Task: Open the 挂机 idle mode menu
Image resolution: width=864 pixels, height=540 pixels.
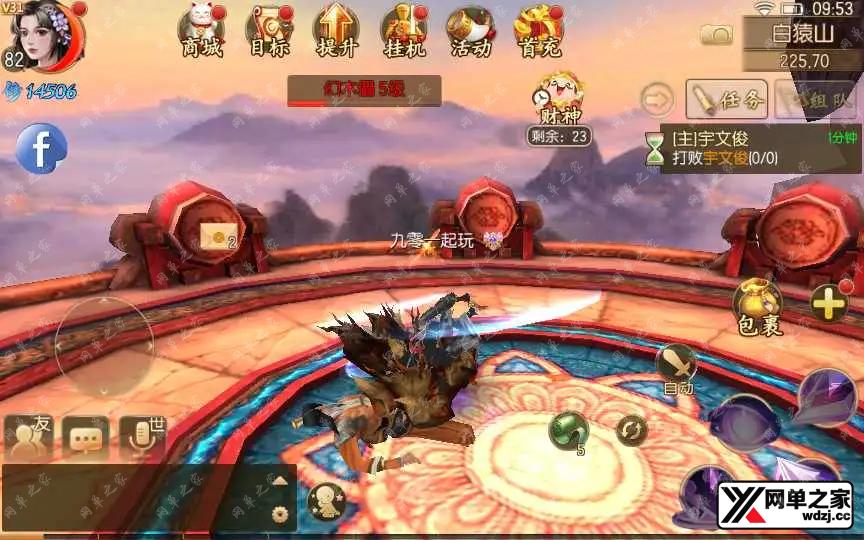Action: click(x=404, y=30)
